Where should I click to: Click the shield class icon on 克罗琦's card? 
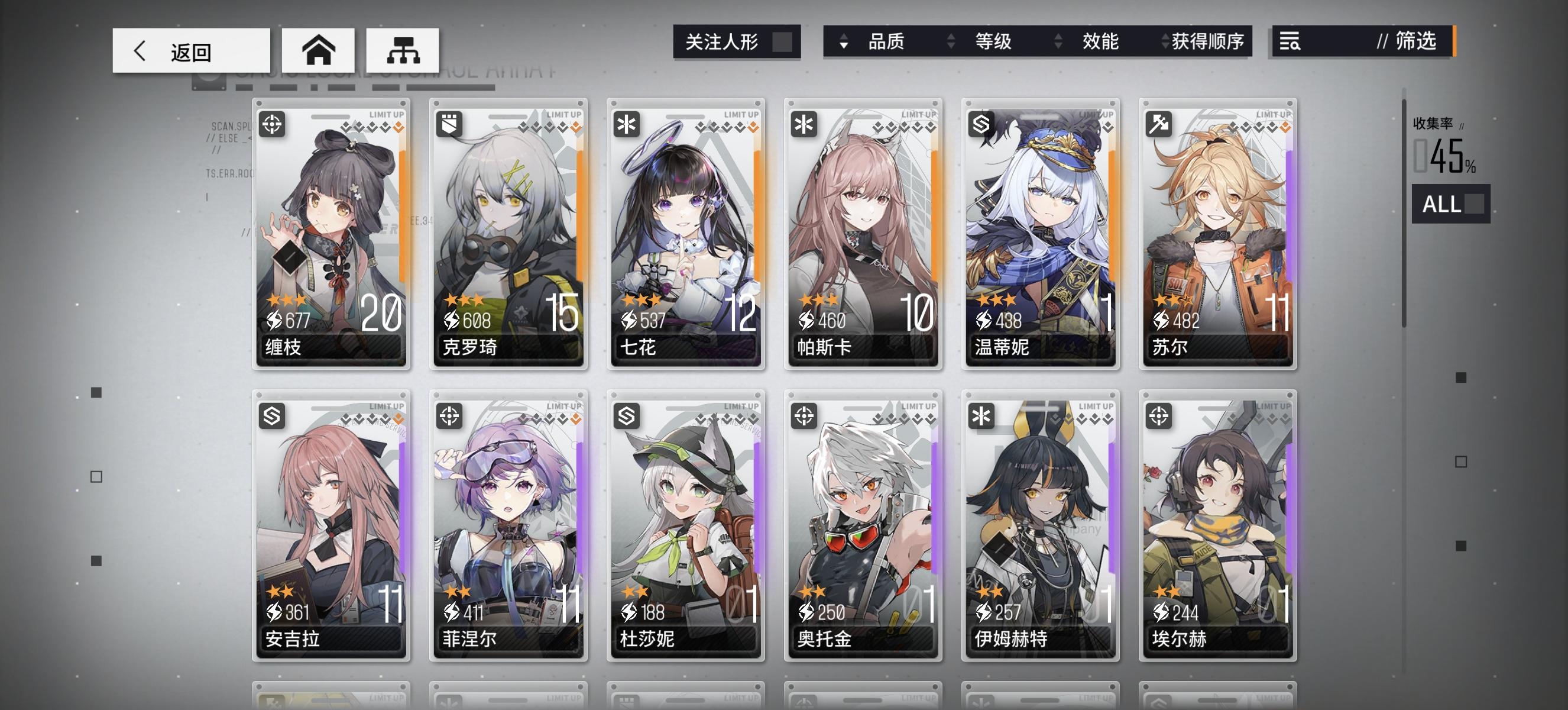(449, 125)
